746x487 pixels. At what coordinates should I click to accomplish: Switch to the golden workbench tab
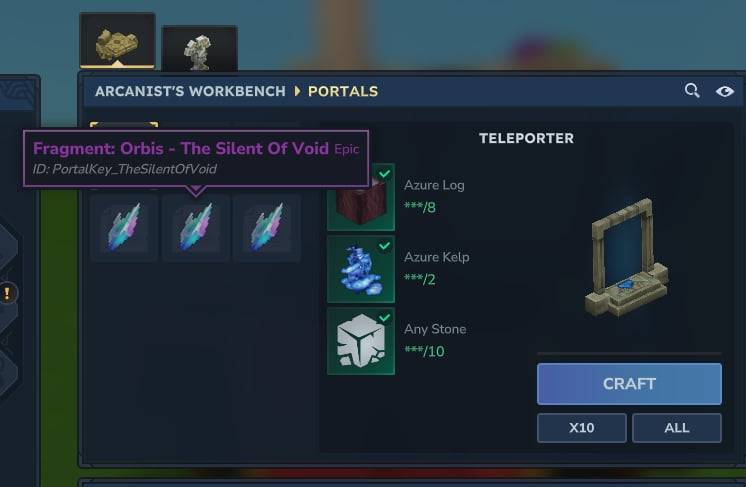(x=117, y=41)
